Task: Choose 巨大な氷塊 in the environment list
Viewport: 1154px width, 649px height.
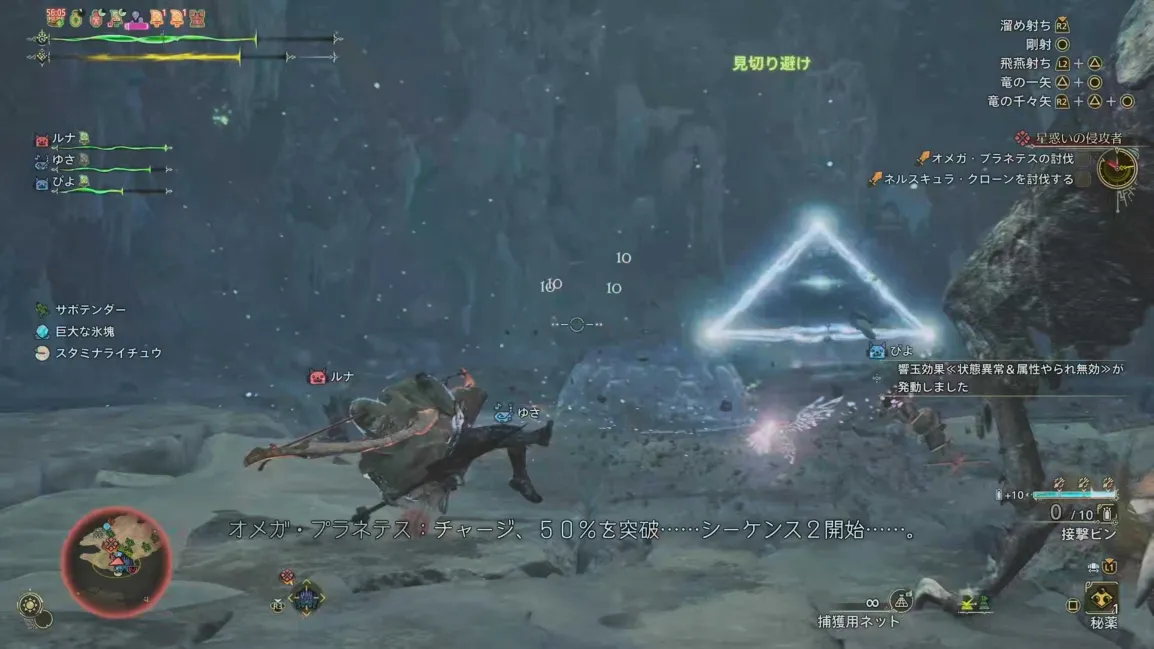Action: click(x=85, y=332)
